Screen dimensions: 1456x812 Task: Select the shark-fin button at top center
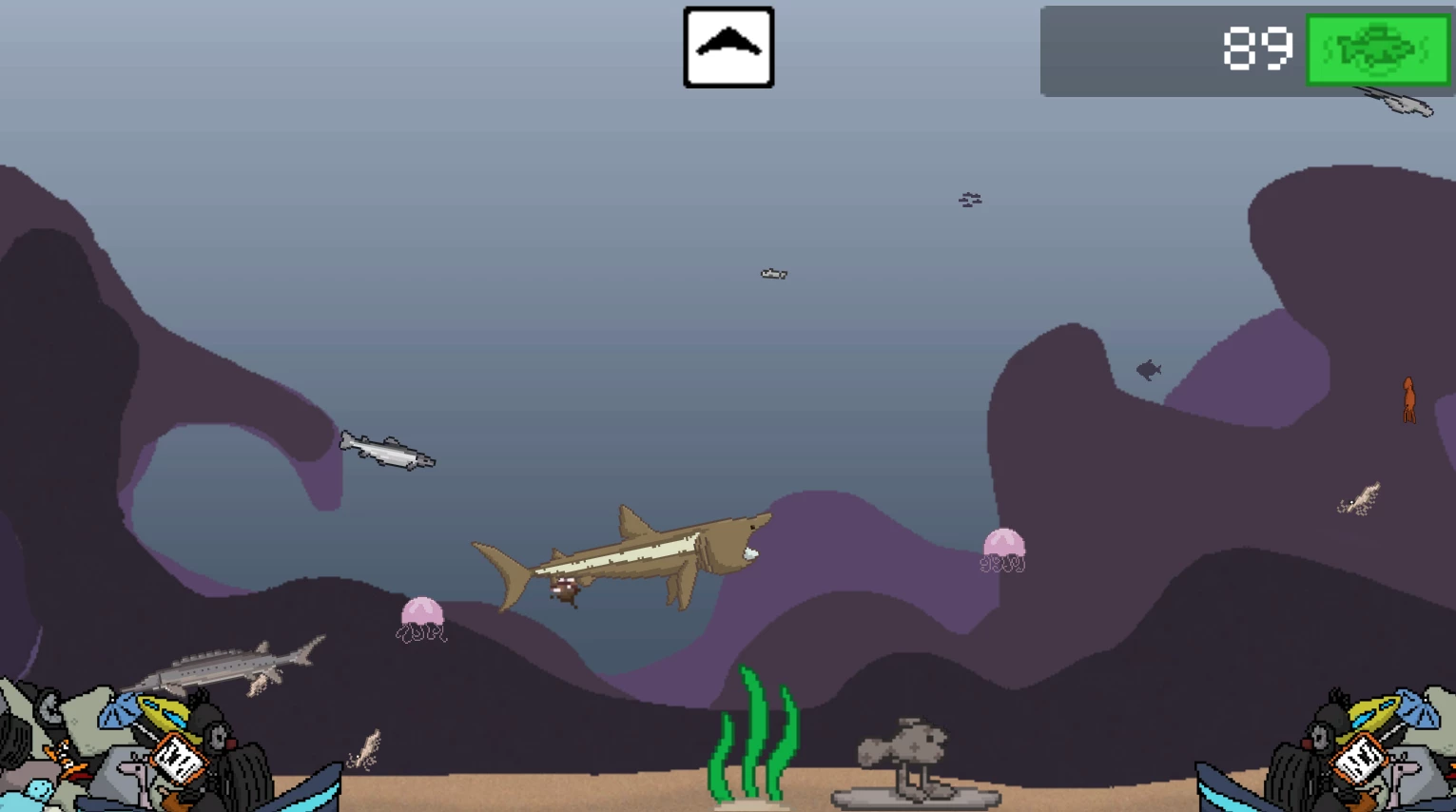pyautogui.click(x=728, y=45)
